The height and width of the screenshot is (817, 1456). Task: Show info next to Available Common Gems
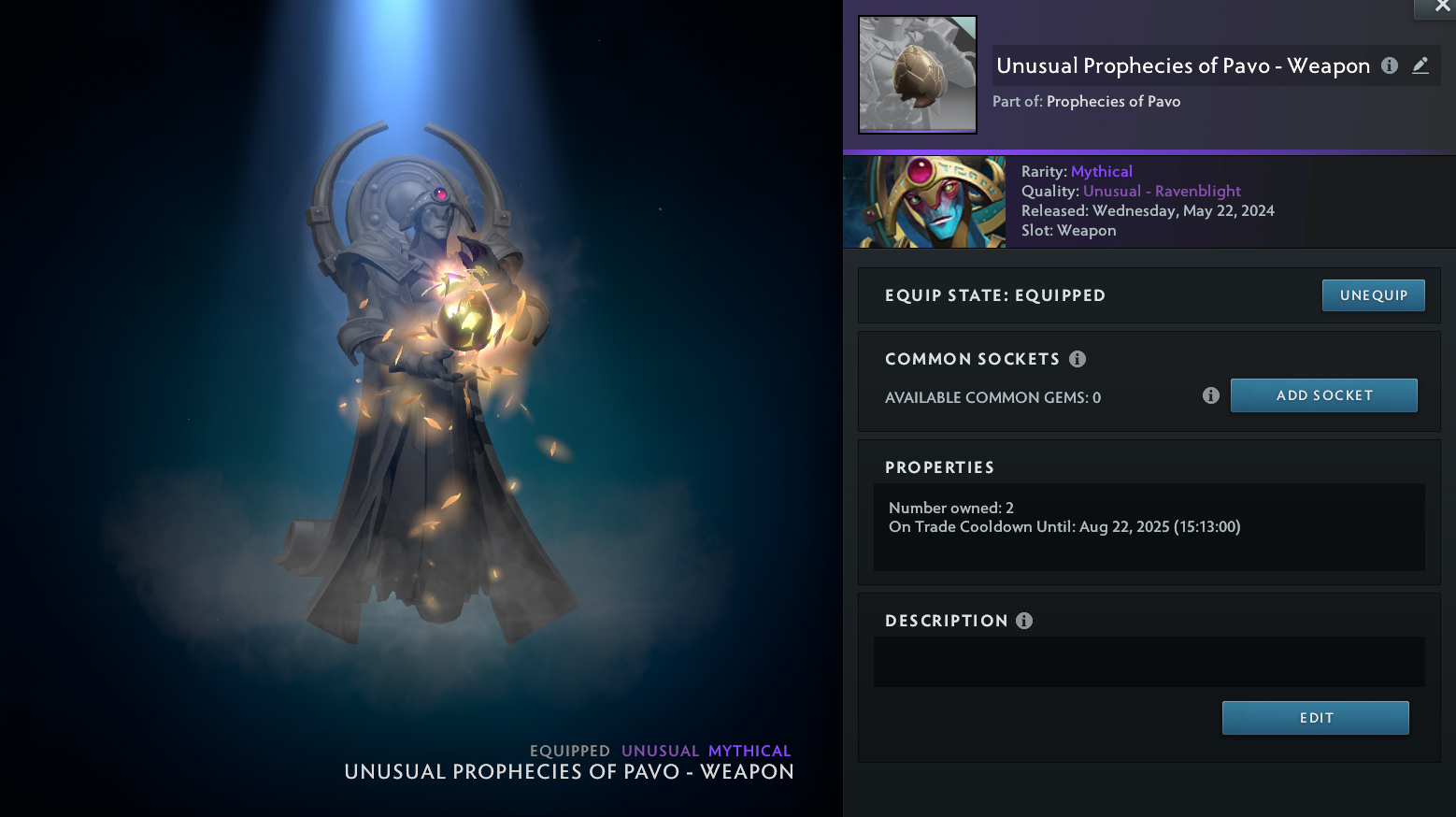(x=1211, y=395)
